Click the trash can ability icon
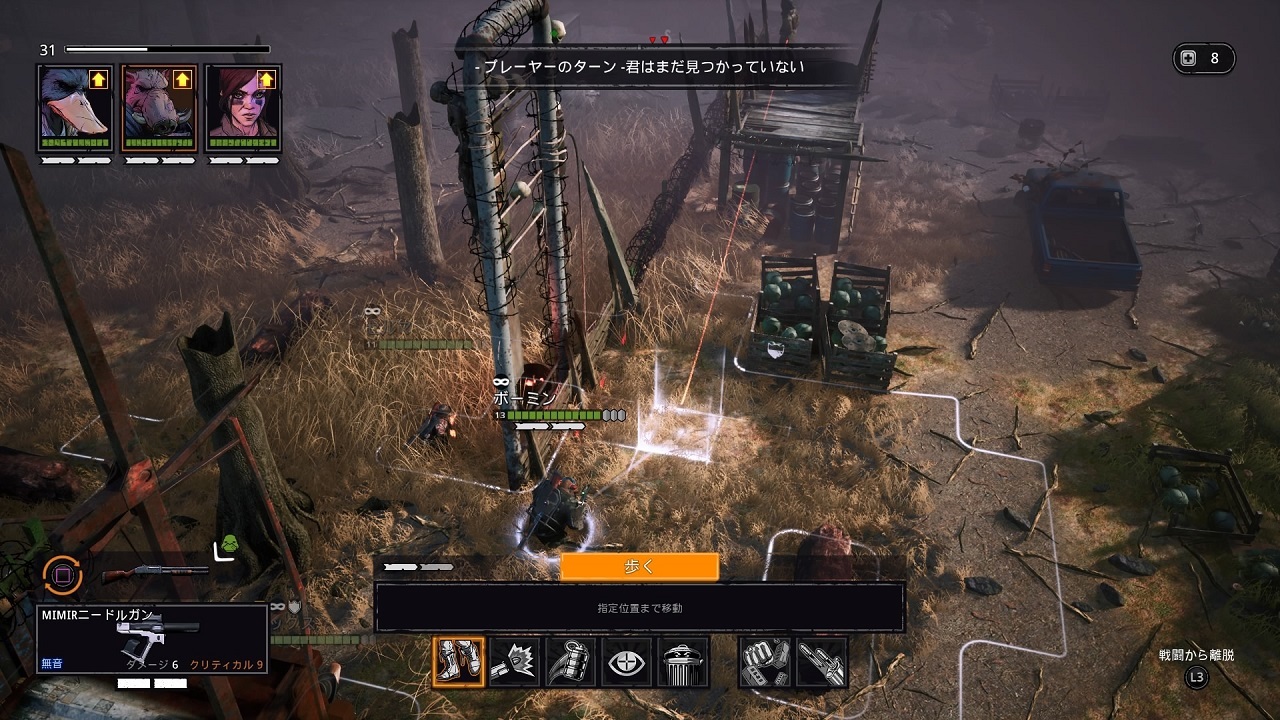The width and height of the screenshot is (1280, 720). click(x=683, y=662)
